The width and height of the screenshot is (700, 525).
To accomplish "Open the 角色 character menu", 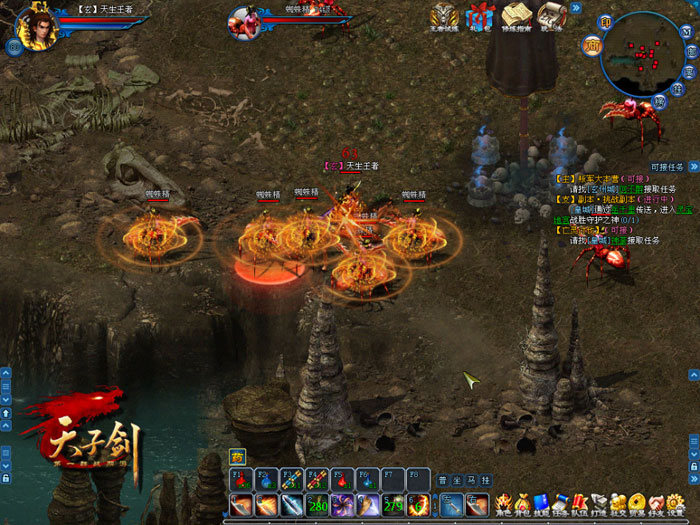I will (503, 502).
